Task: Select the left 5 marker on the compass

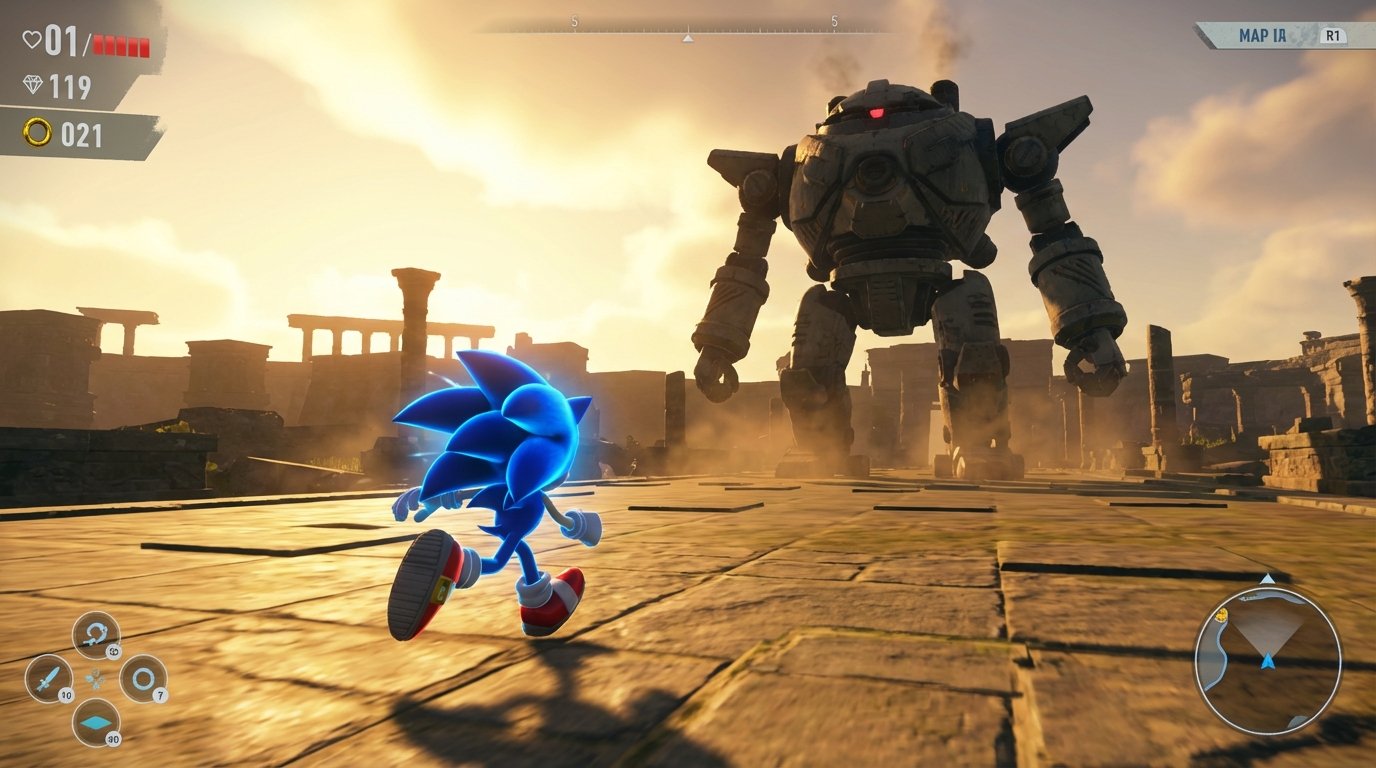Action: point(573,20)
